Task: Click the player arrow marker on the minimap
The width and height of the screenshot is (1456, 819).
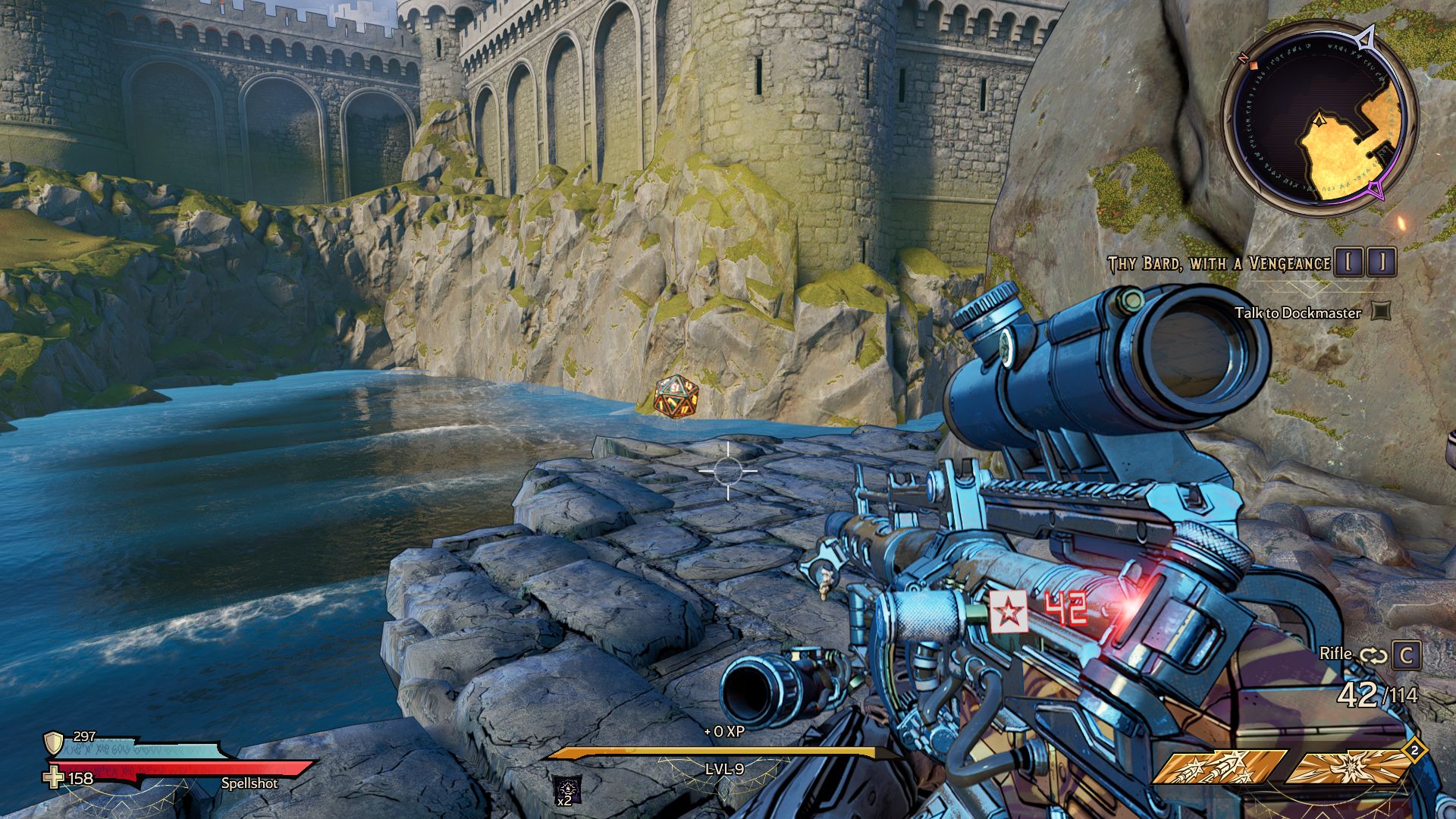Action: point(1321,121)
